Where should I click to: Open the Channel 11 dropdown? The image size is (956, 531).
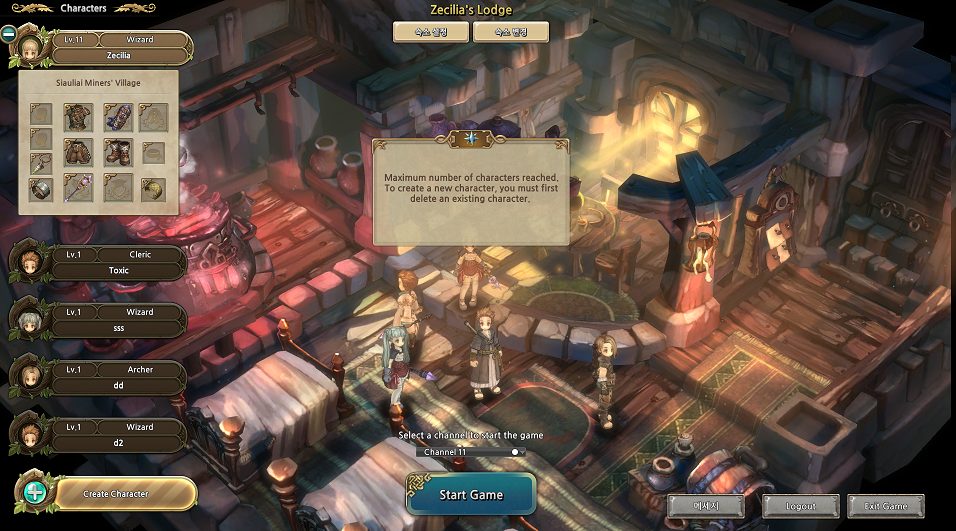(x=471, y=452)
